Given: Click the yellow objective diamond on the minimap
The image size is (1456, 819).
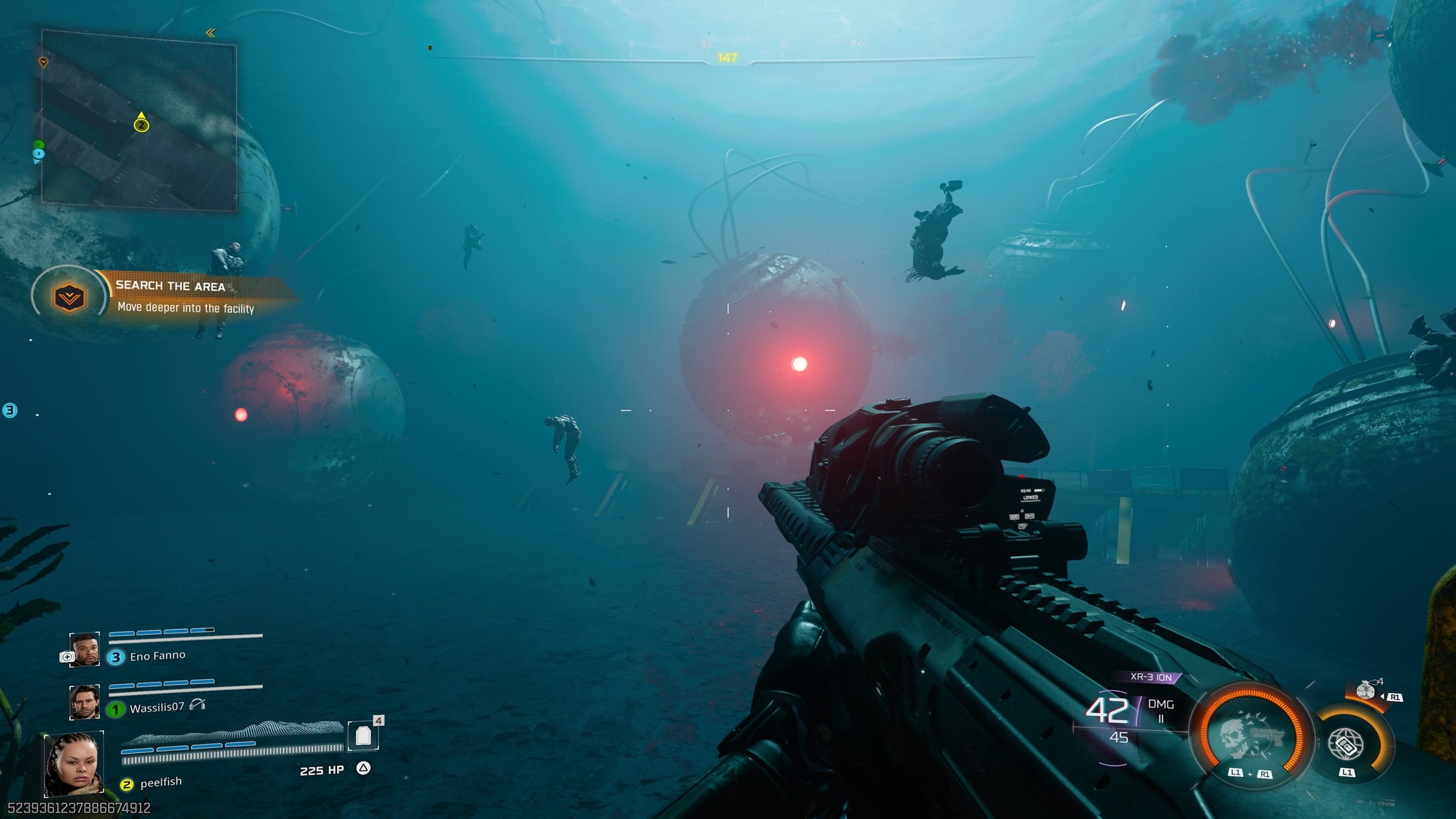Looking at the screenshot, I should pos(43,62).
